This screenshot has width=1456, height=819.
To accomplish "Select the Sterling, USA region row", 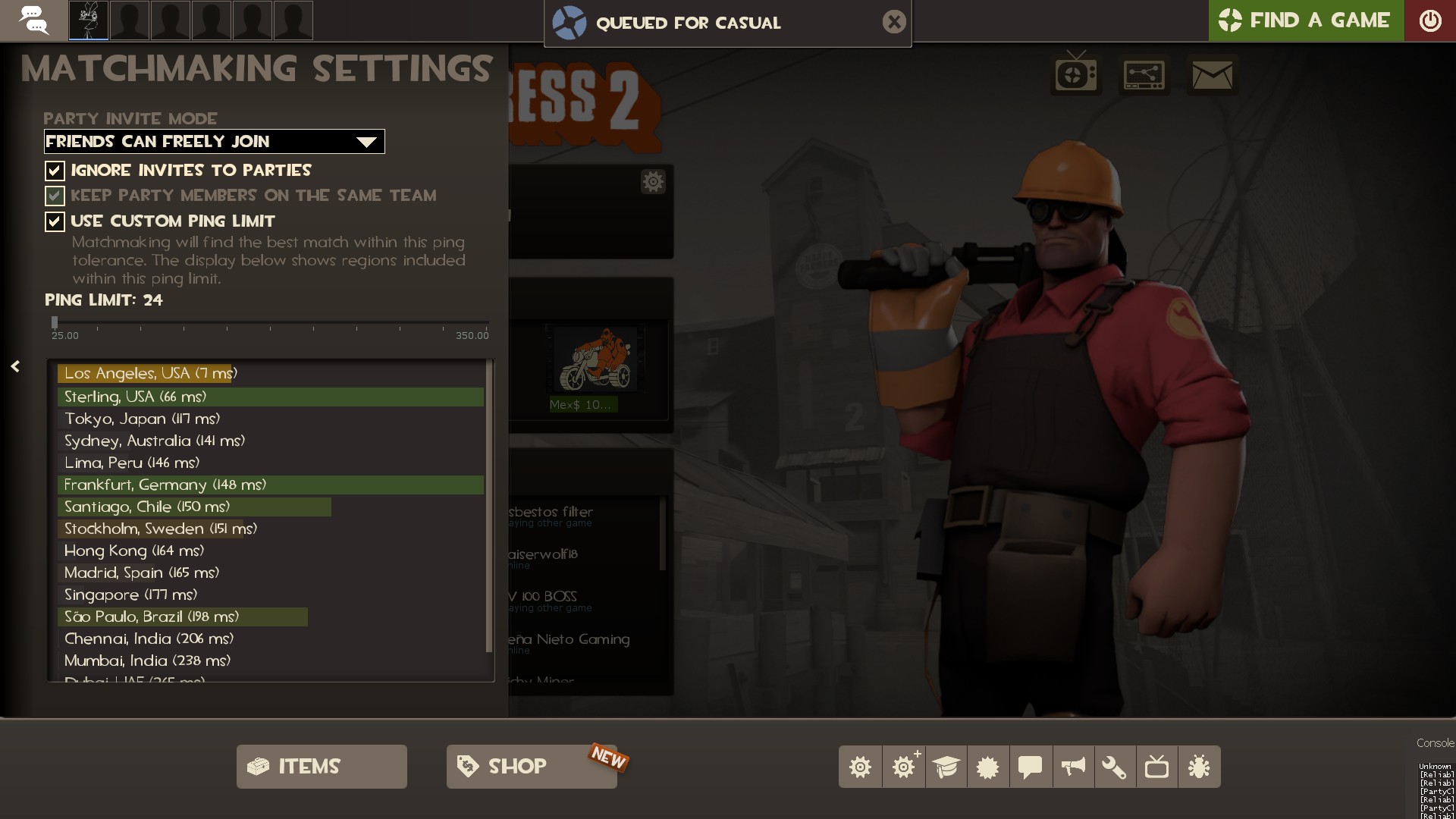I will (270, 397).
